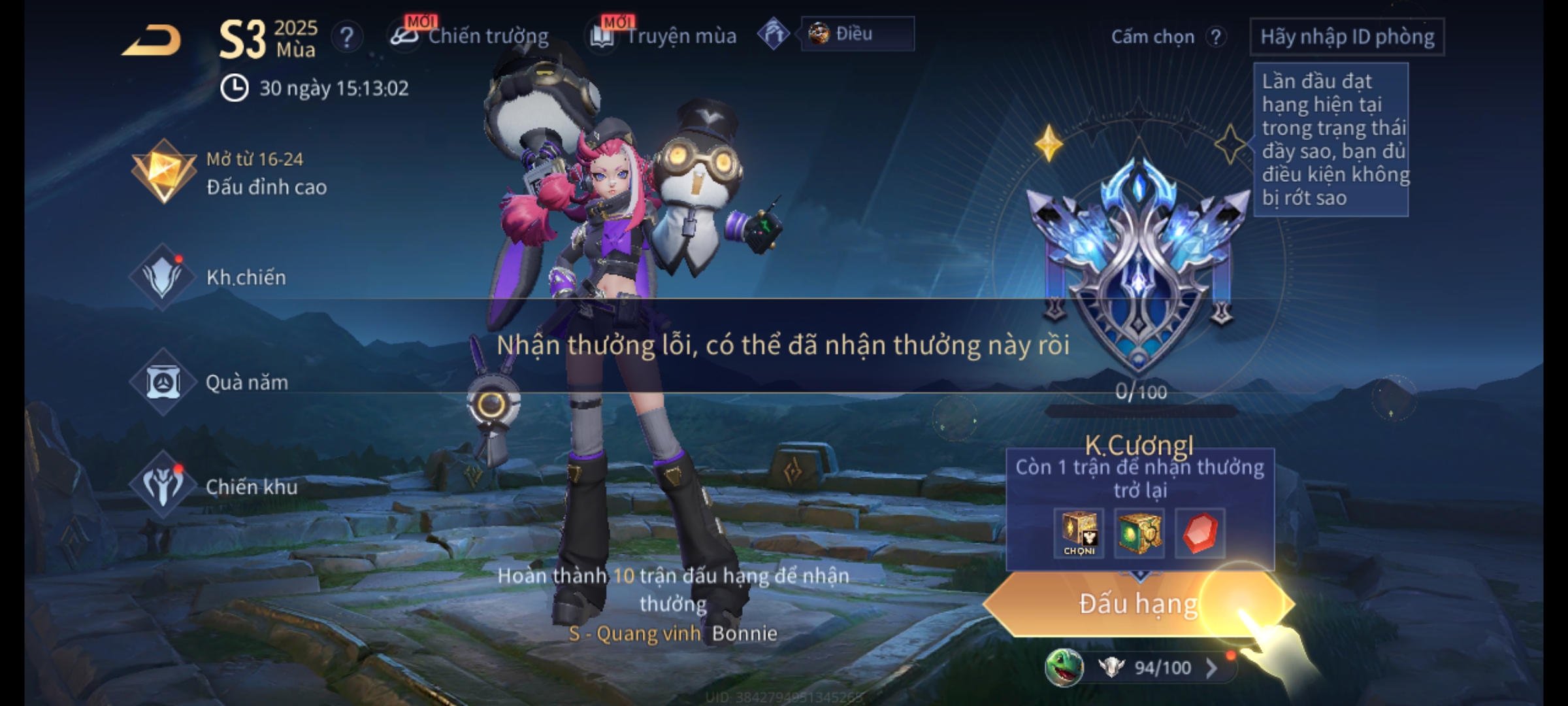Select the golden CHỌN chest reward
1568x706 pixels.
1079,533
